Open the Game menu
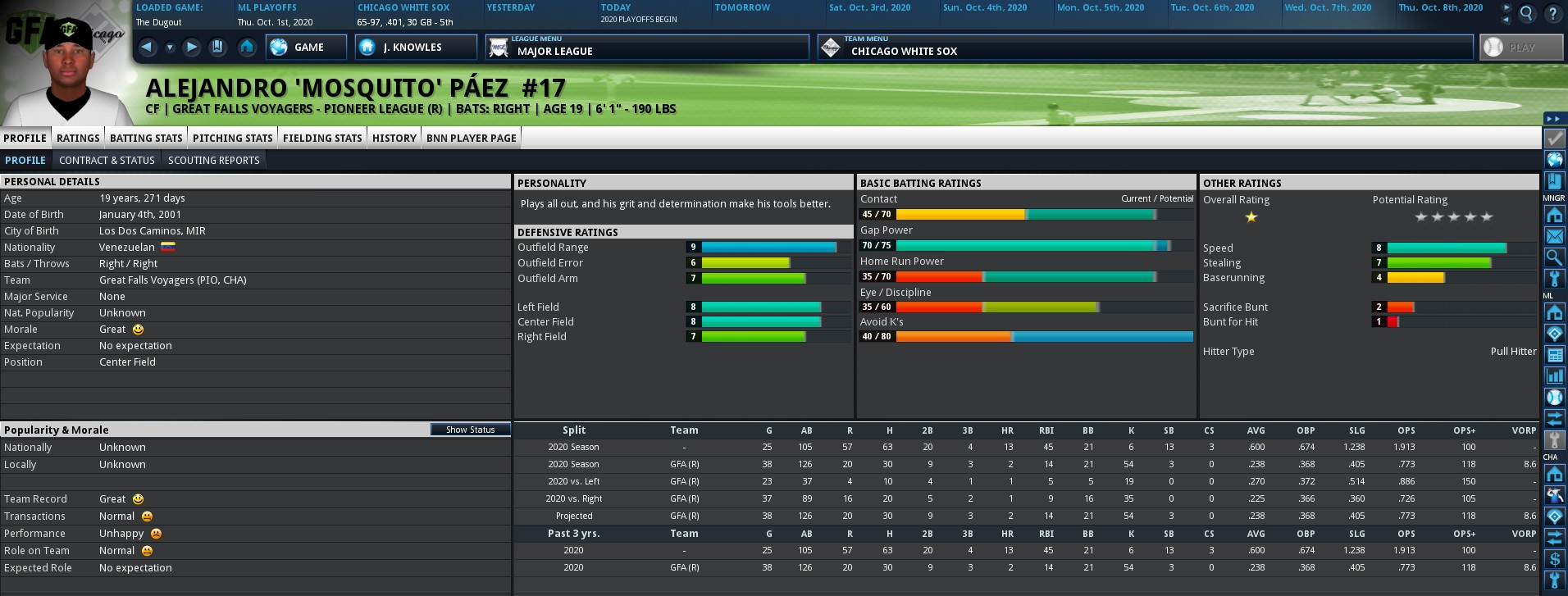 point(306,48)
